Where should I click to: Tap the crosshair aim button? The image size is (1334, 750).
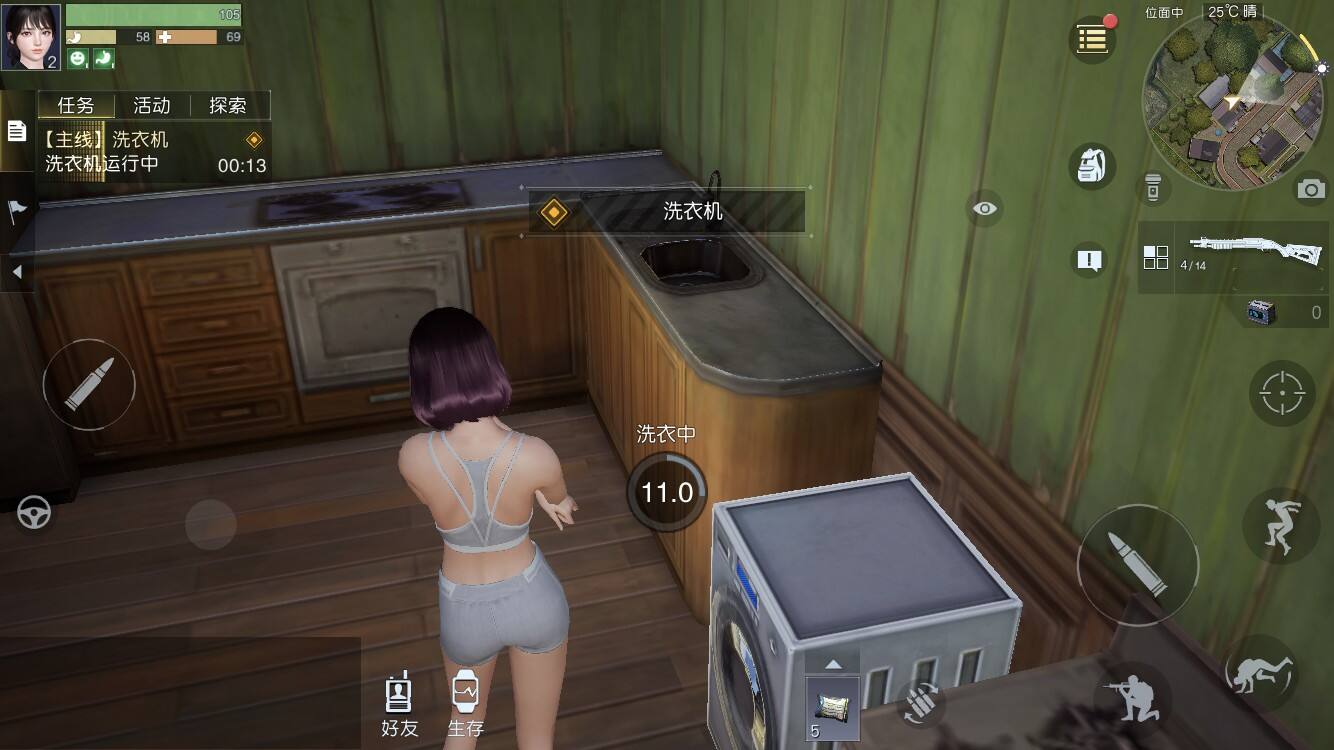pyautogui.click(x=1282, y=393)
